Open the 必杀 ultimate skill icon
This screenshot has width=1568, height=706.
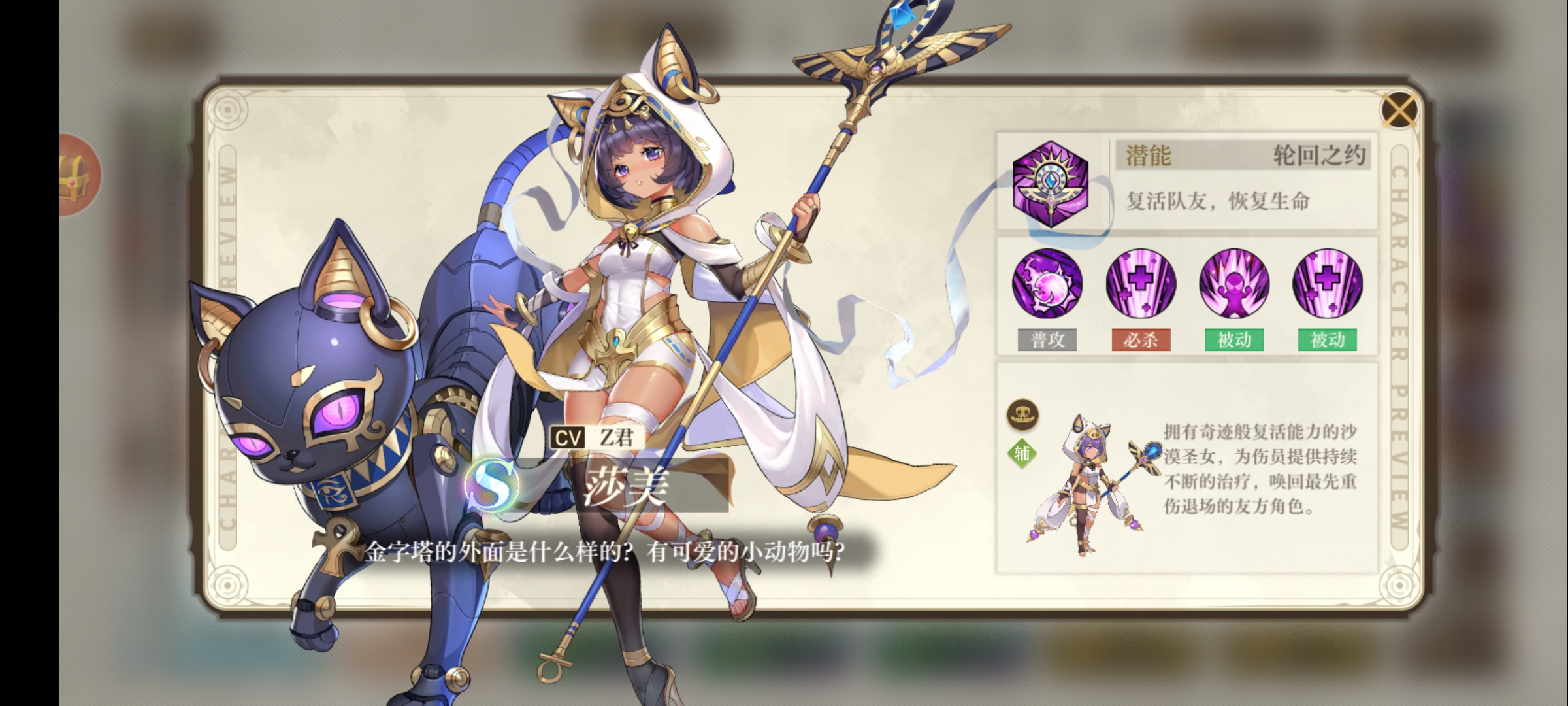(1141, 284)
